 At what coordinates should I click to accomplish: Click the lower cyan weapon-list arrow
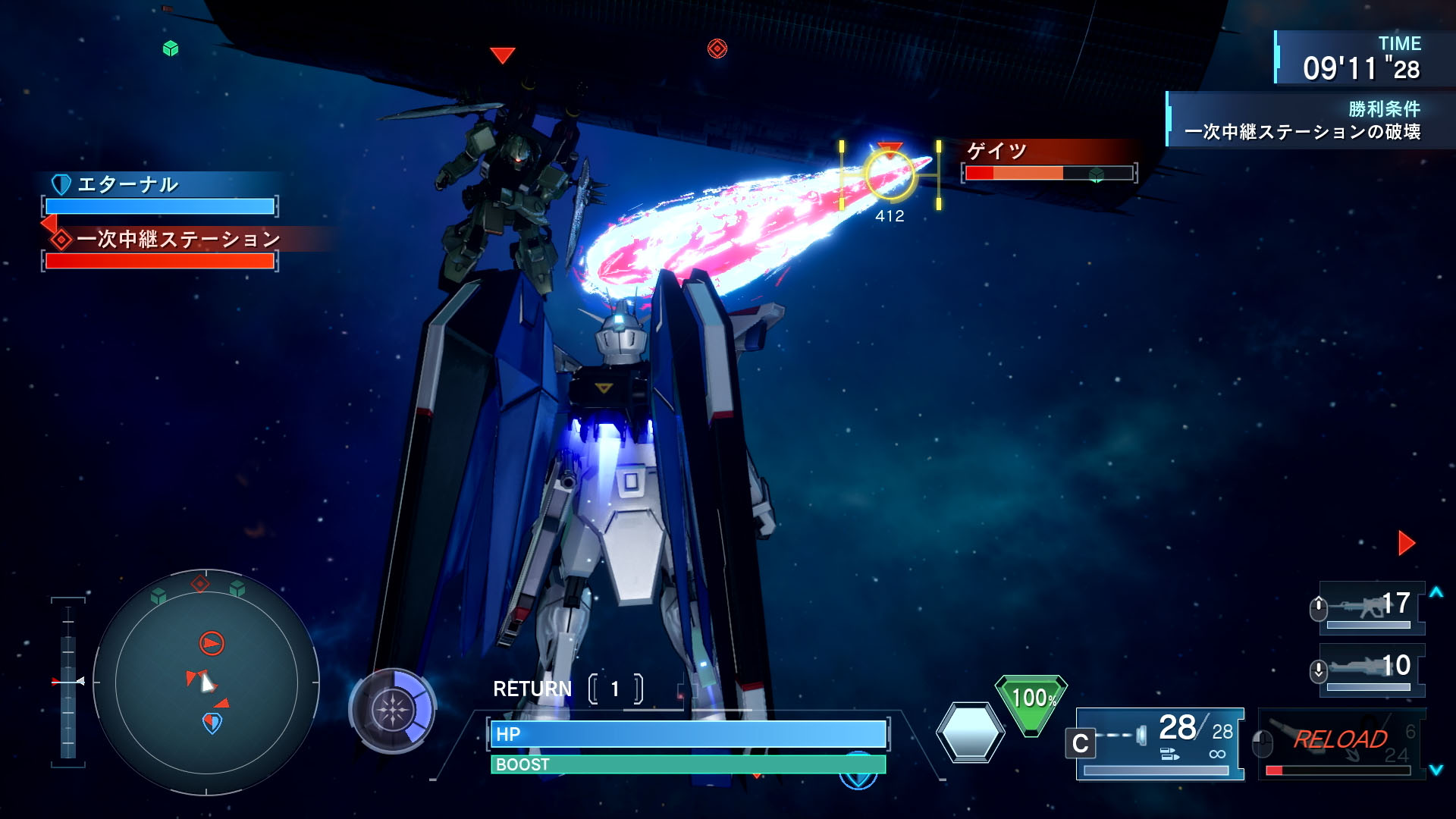click(1436, 770)
